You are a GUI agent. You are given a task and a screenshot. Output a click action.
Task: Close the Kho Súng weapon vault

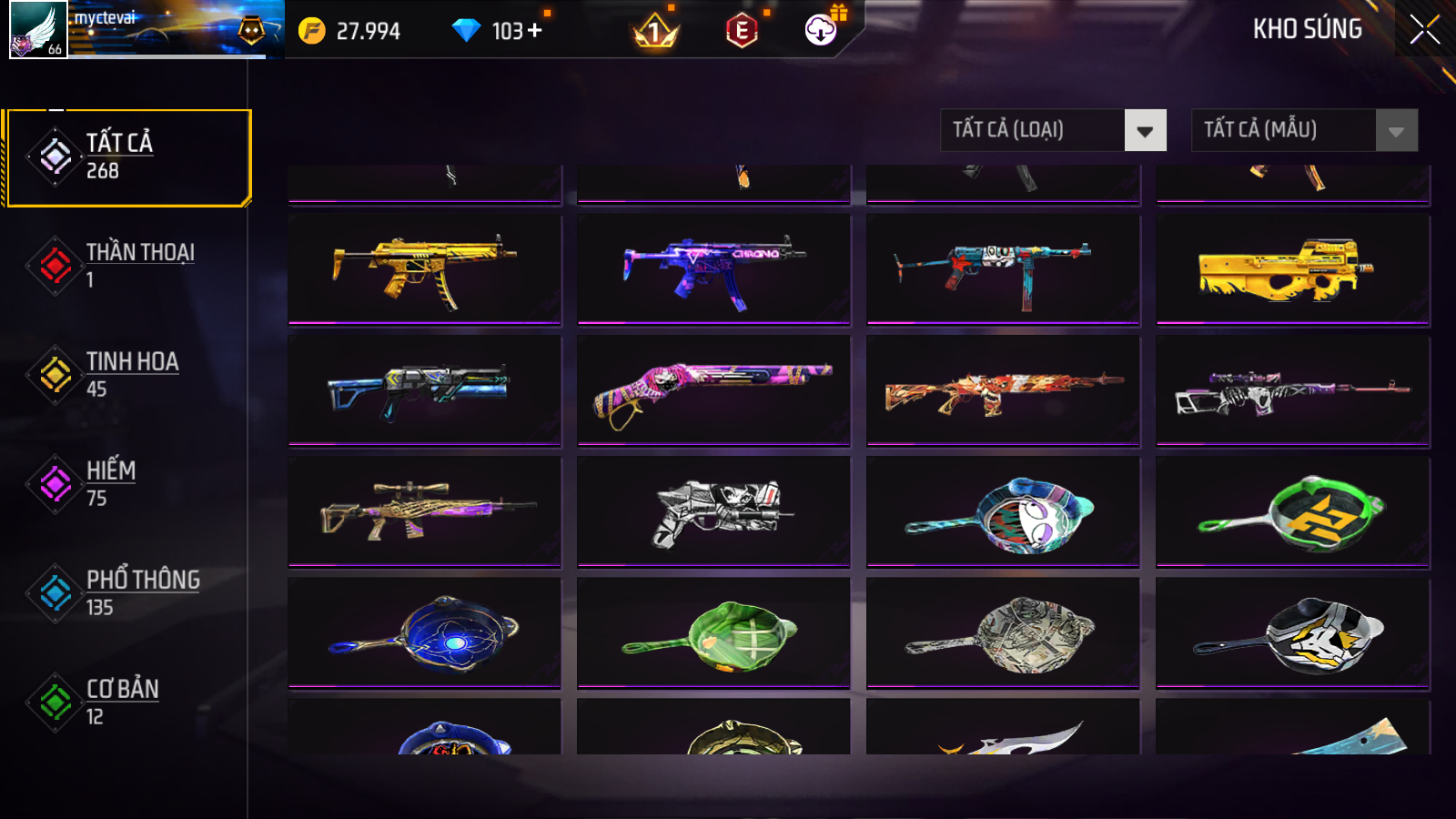[x=1424, y=29]
